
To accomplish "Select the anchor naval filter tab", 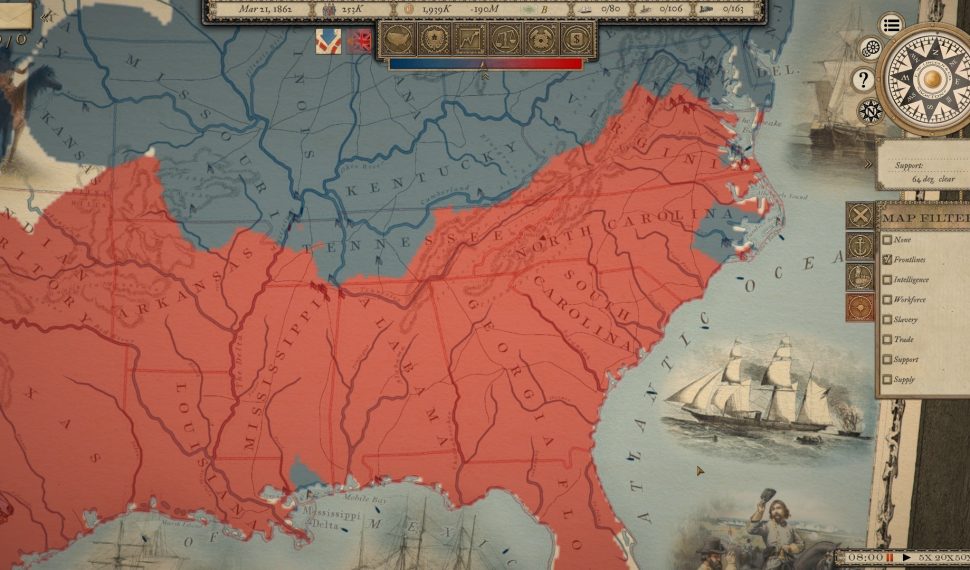I will tap(860, 246).
